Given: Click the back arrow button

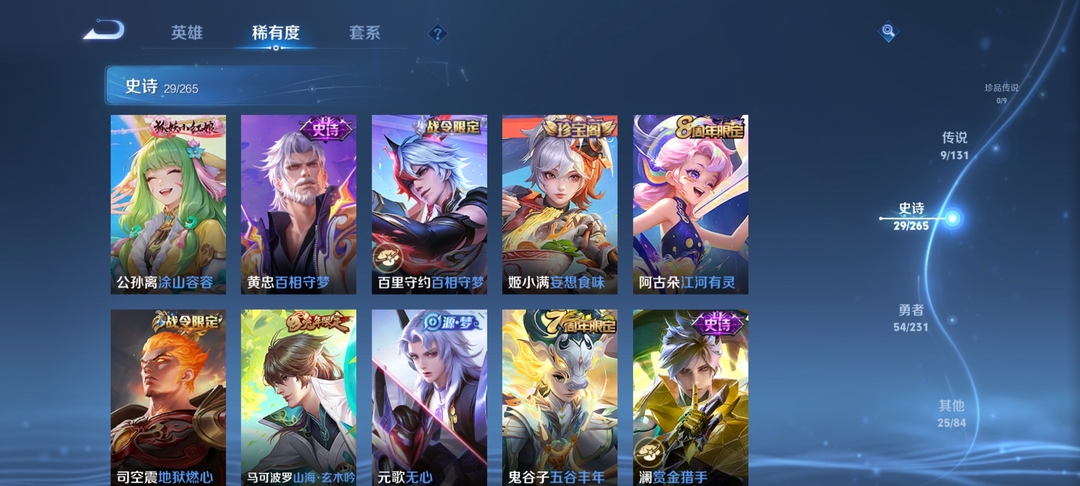Looking at the screenshot, I should coord(103,31).
